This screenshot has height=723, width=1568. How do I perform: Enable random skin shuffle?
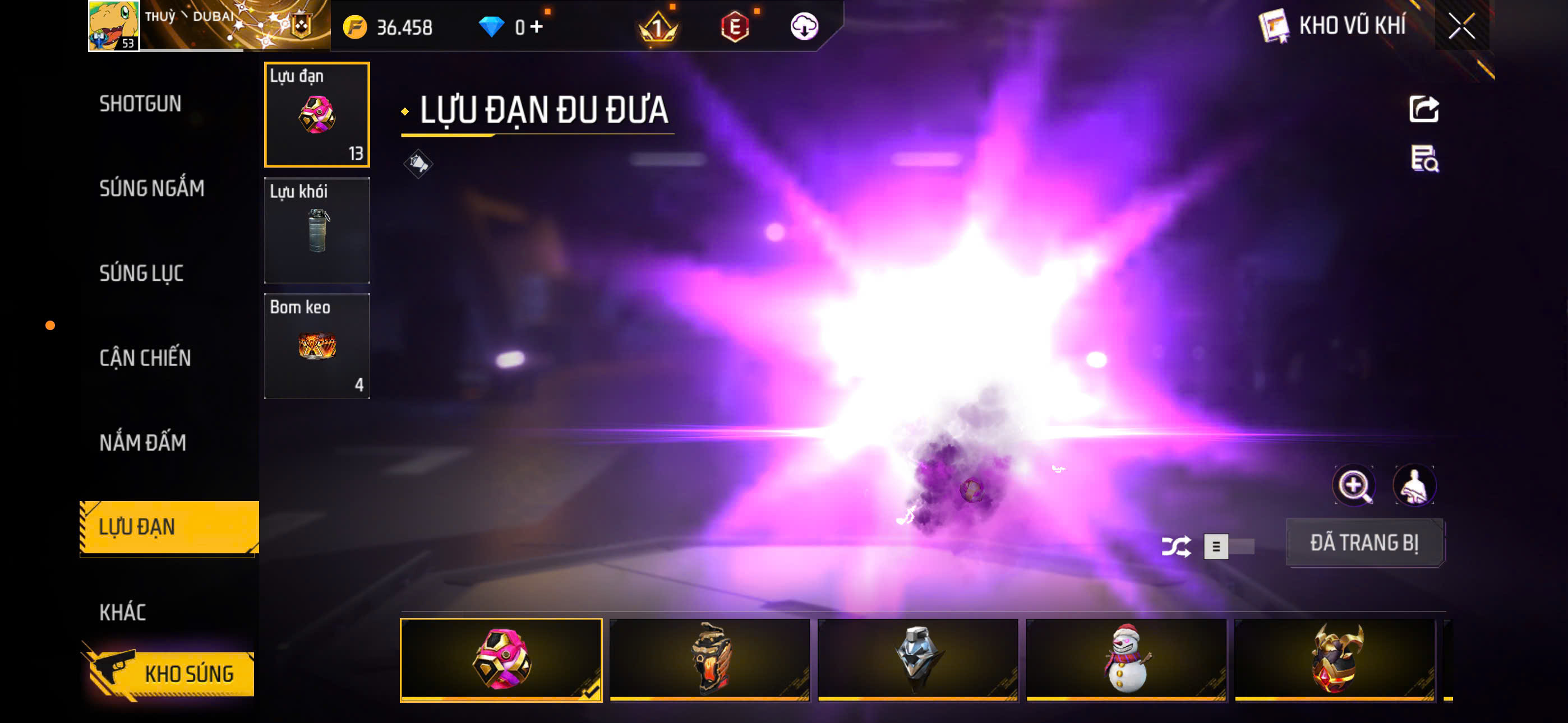1177,546
